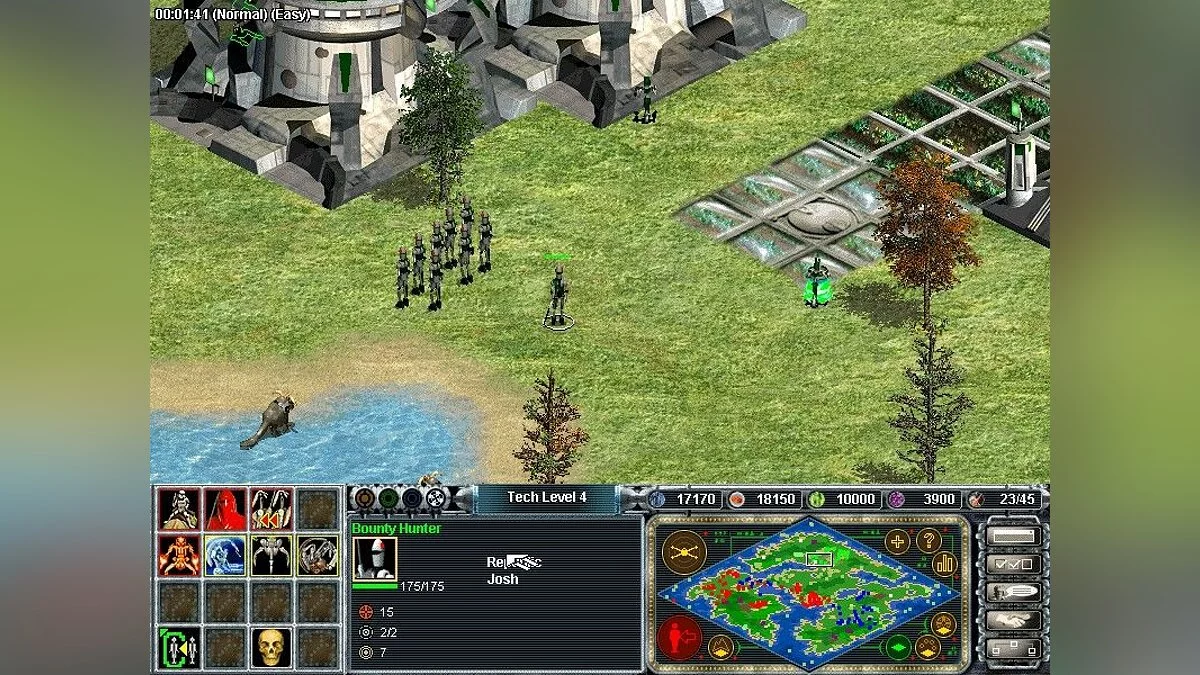
Task: Toggle the green diamond minimap mode button
Action: 897,646
